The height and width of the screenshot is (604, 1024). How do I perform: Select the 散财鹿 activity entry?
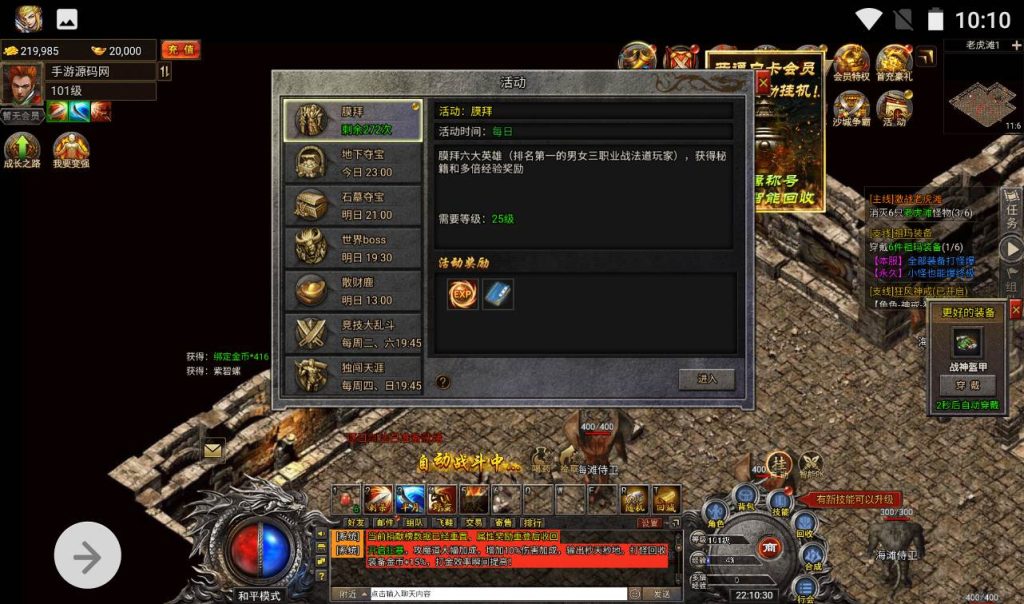[353, 291]
